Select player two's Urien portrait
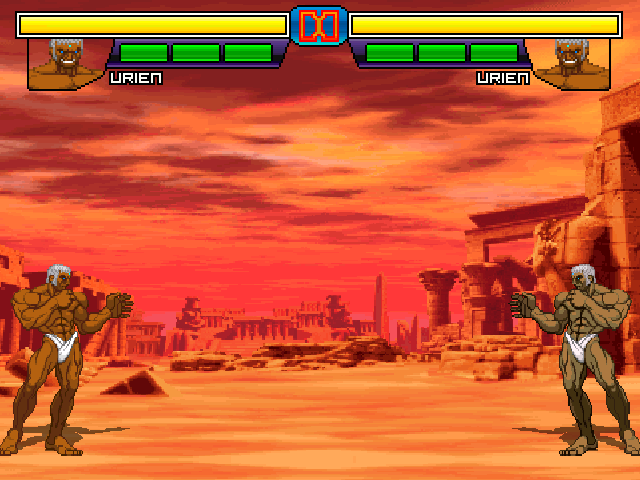 571,63
